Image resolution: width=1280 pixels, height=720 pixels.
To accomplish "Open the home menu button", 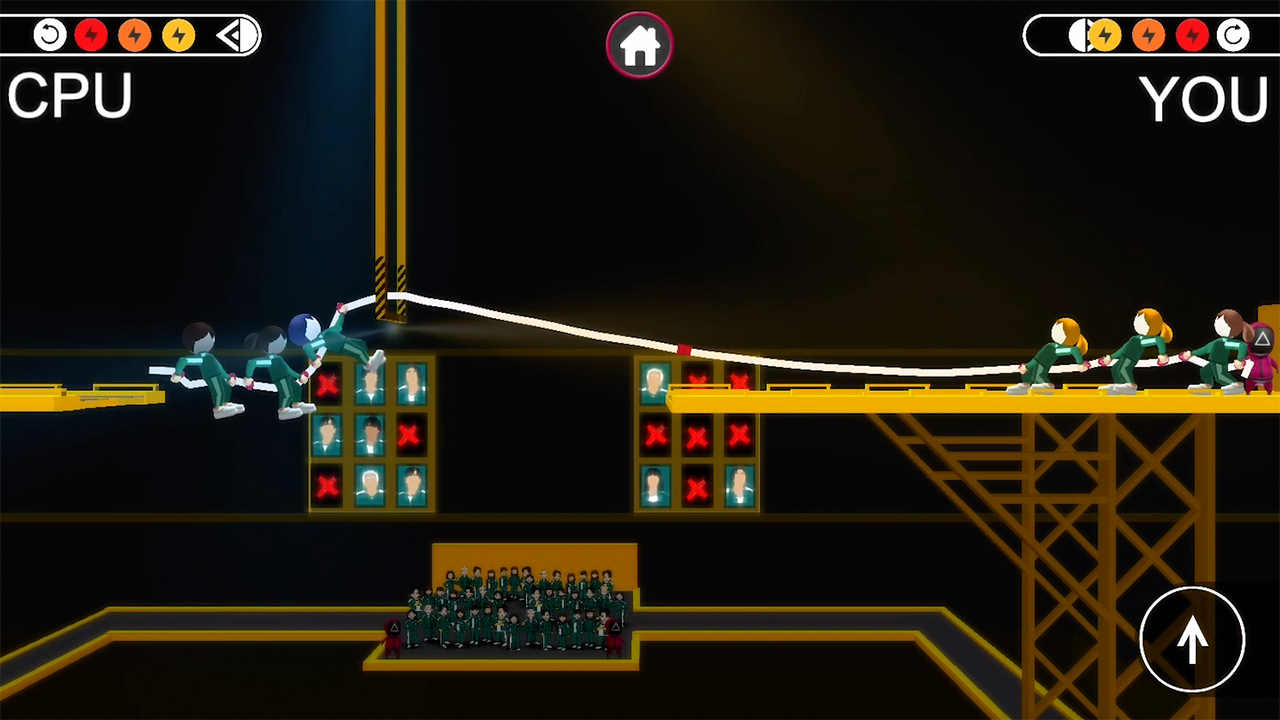I will pos(639,45).
